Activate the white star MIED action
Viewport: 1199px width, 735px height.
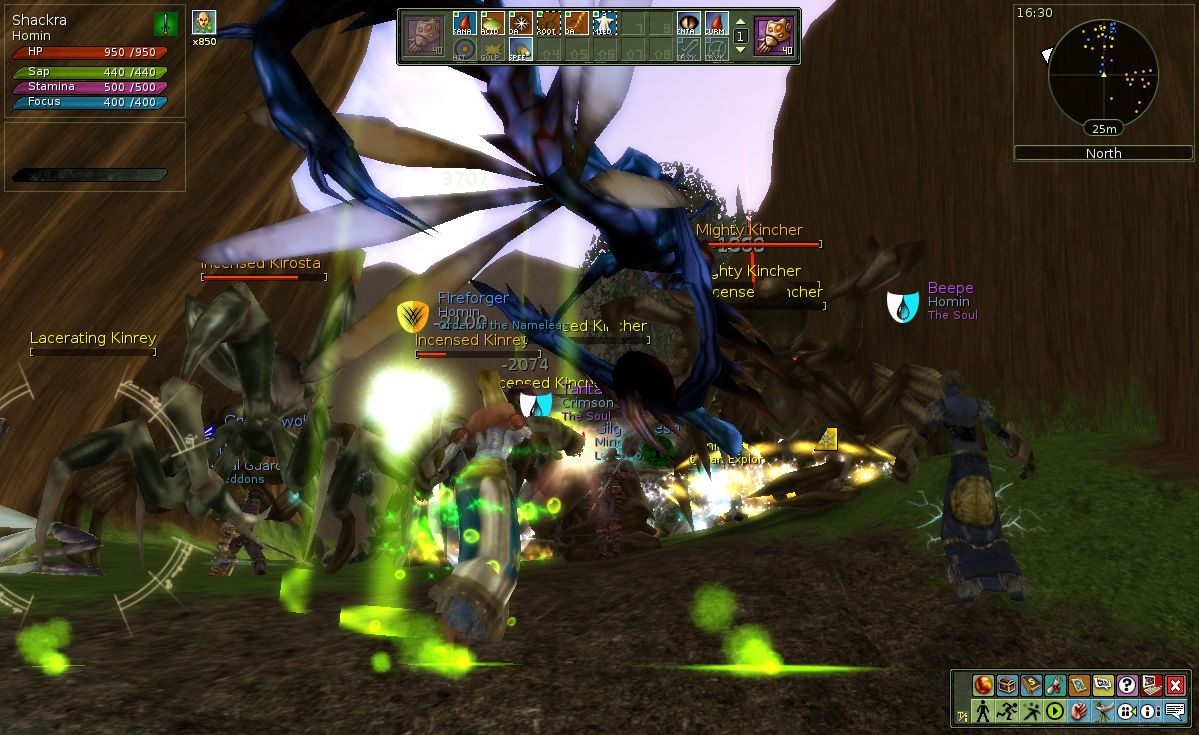pyautogui.click(x=604, y=23)
